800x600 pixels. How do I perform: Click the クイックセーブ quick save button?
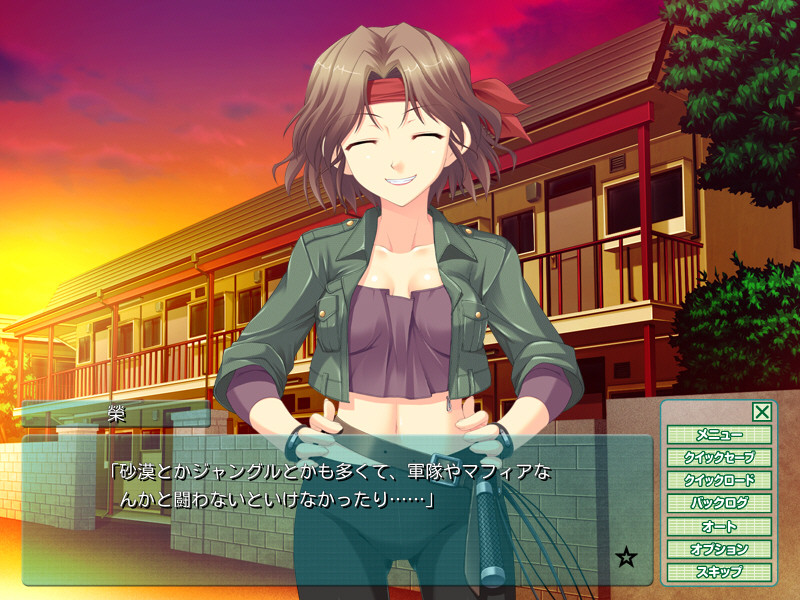point(719,458)
